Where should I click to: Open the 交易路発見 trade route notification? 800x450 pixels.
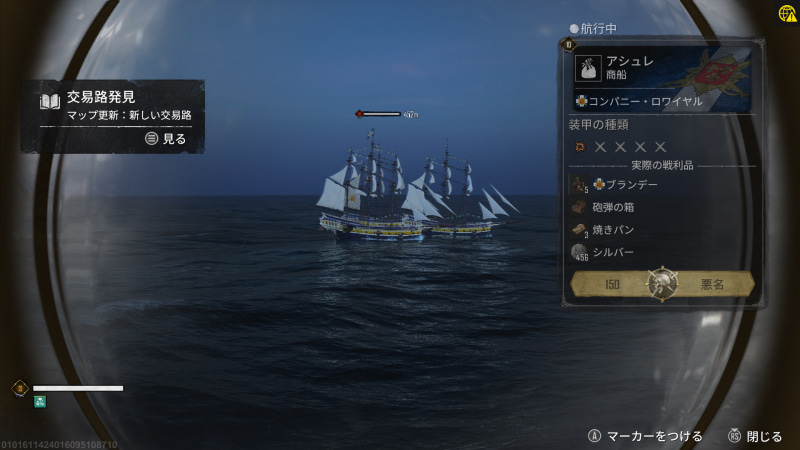[112, 116]
